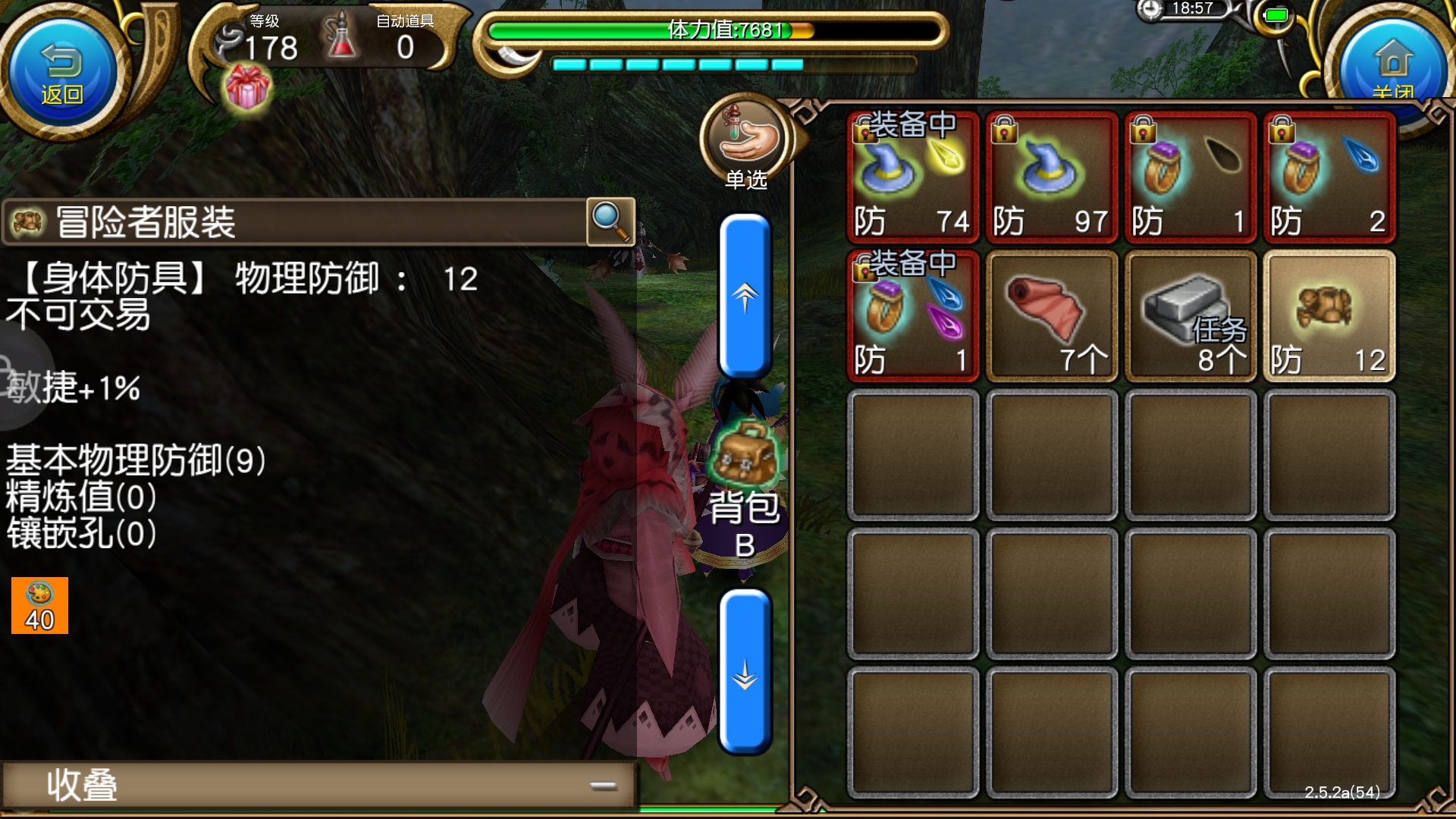The height and width of the screenshot is (819, 1456).
Task: Tap the orange palette icon showing 40
Action: tap(39, 607)
